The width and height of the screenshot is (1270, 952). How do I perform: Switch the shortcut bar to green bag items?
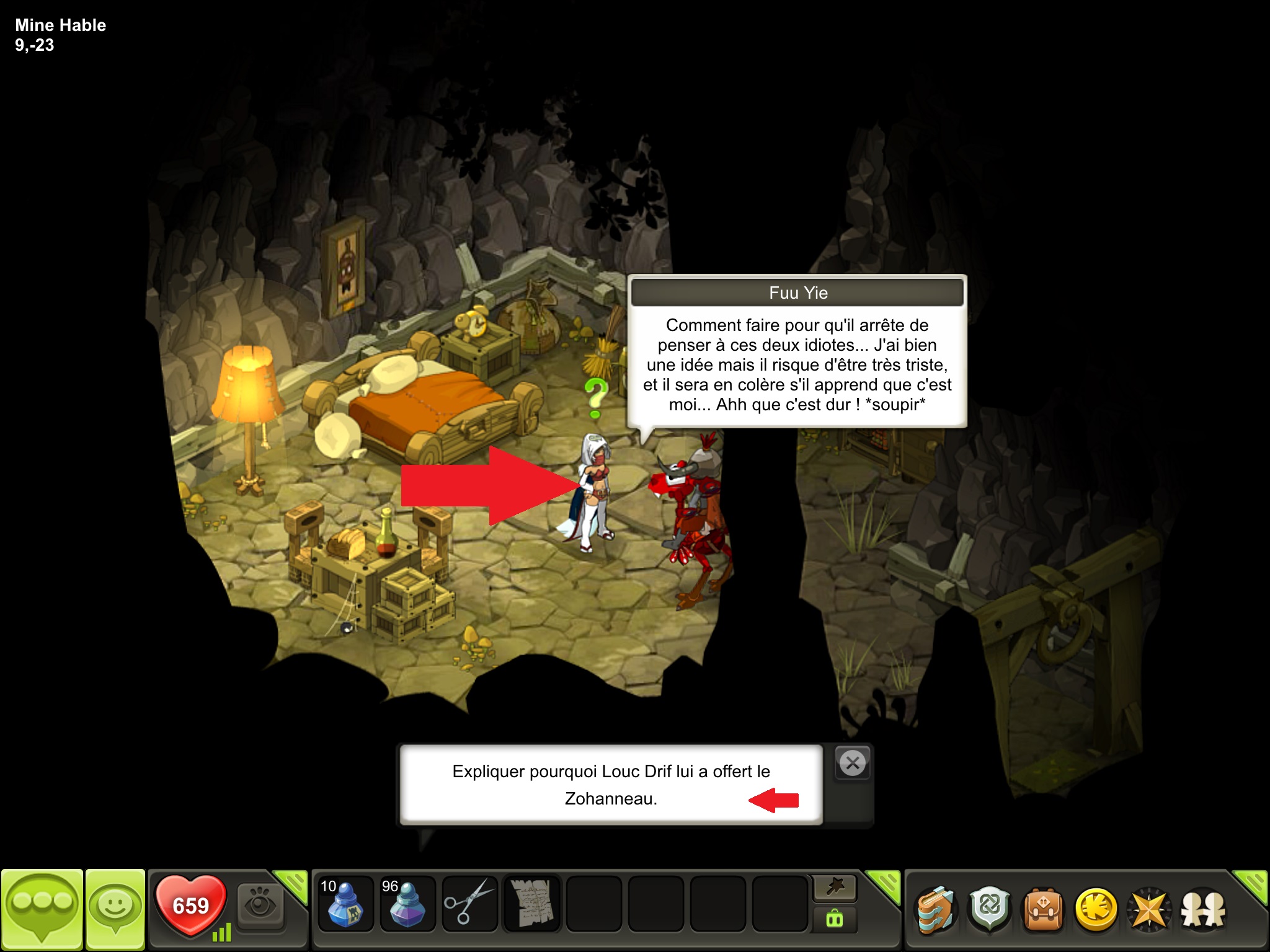[x=835, y=919]
